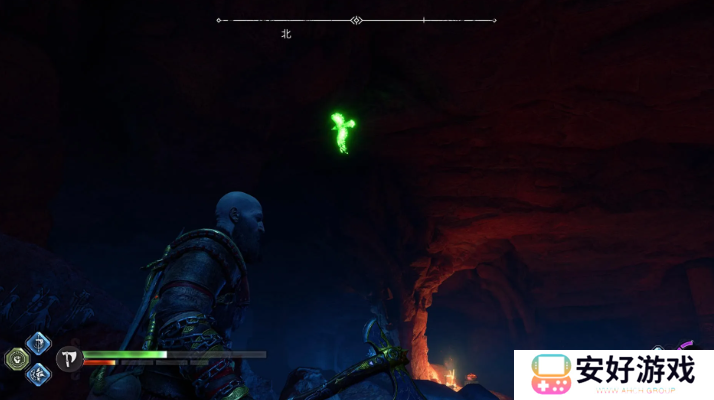Activate the upper blue runic attack icon
This screenshot has width=714, height=400.
pos(38,344)
